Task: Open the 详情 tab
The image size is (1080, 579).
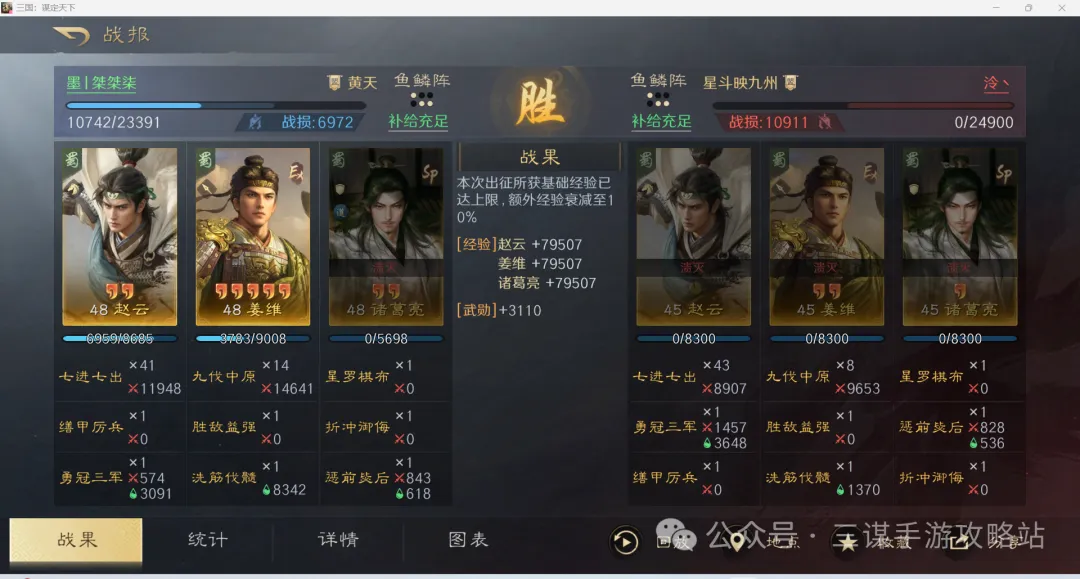Action: pyautogui.click(x=338, y=540)
